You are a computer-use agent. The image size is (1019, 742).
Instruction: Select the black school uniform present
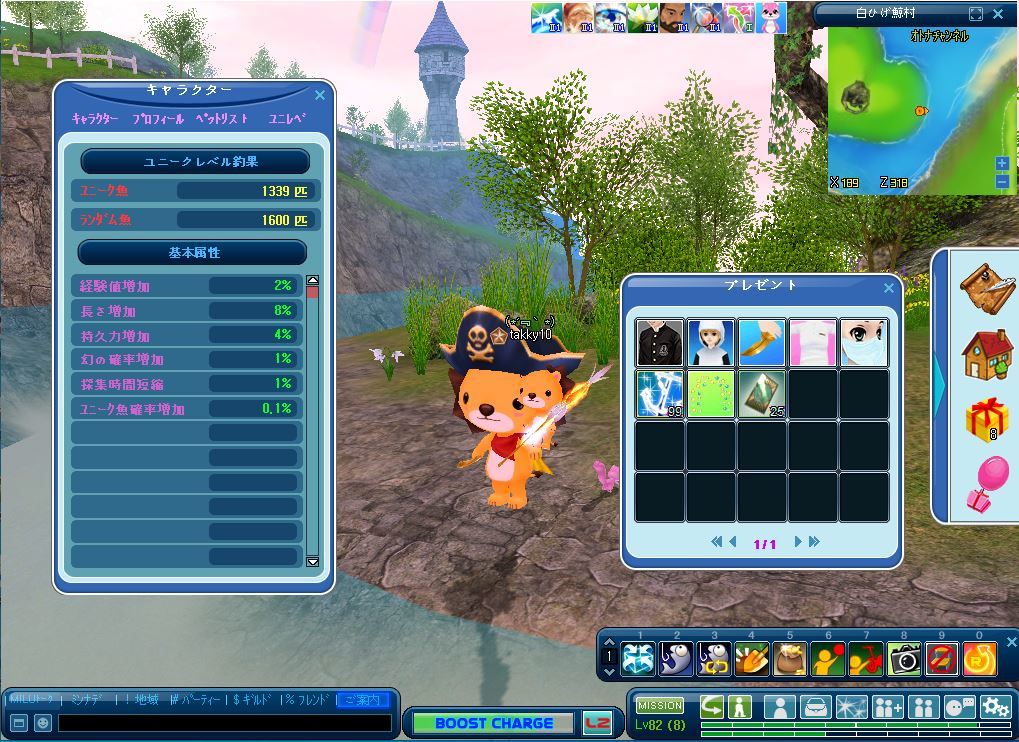[660, 343]
